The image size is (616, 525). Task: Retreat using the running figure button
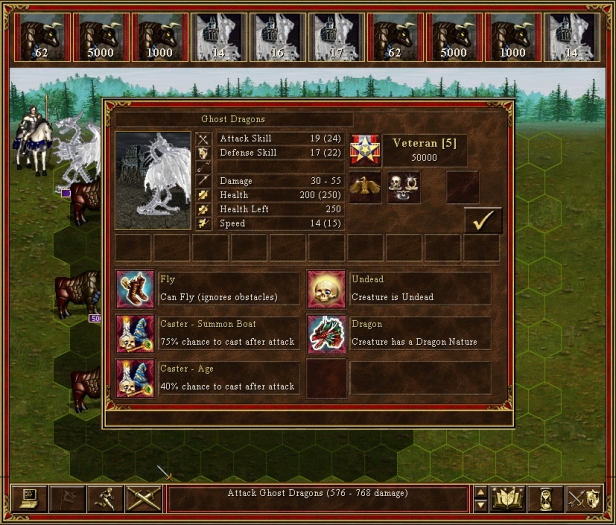coord(105,498)
